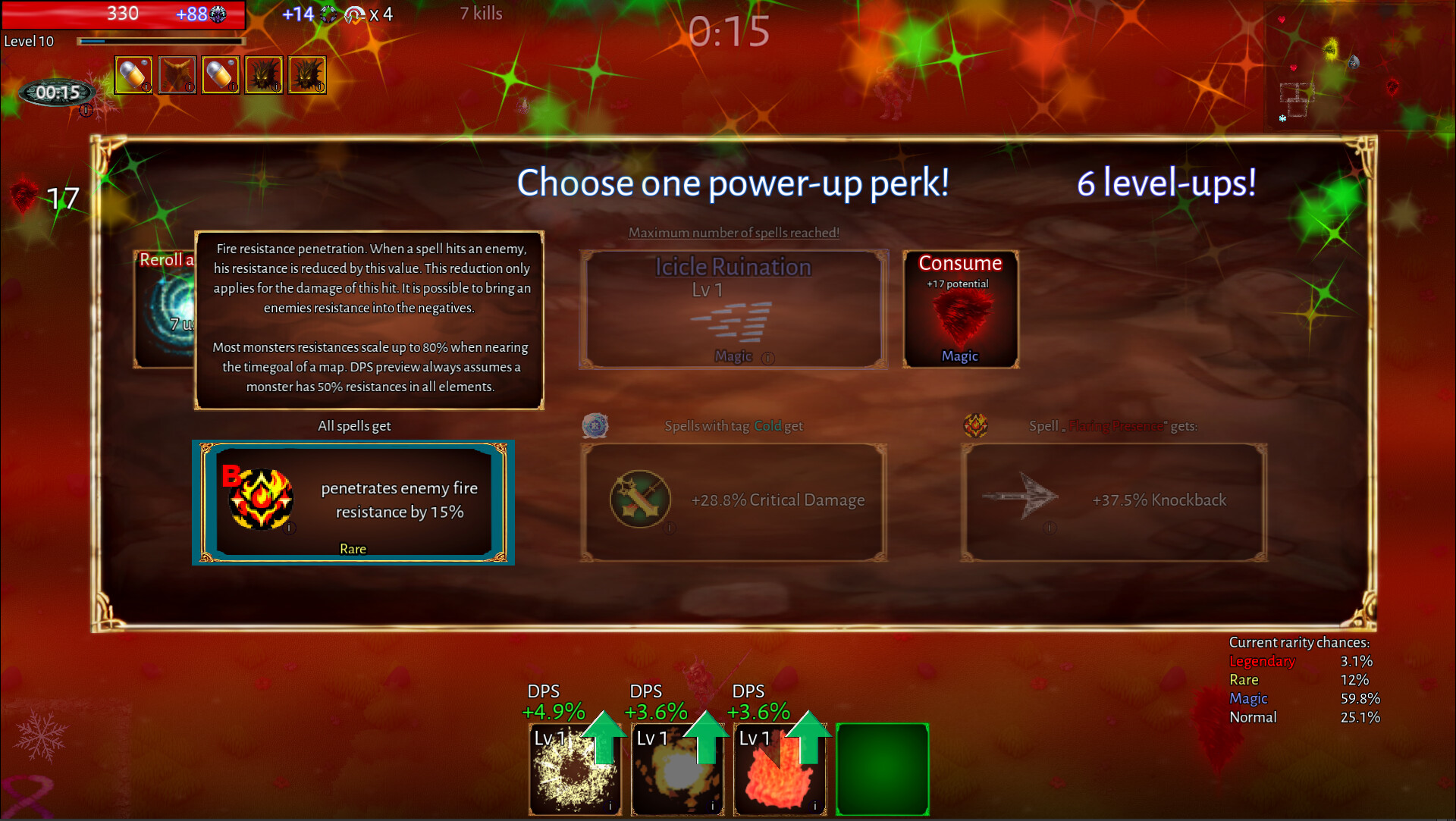This screenshot has height=821, width=1456.
Task: Click the empty green spell slot
Action: [883, 769]
